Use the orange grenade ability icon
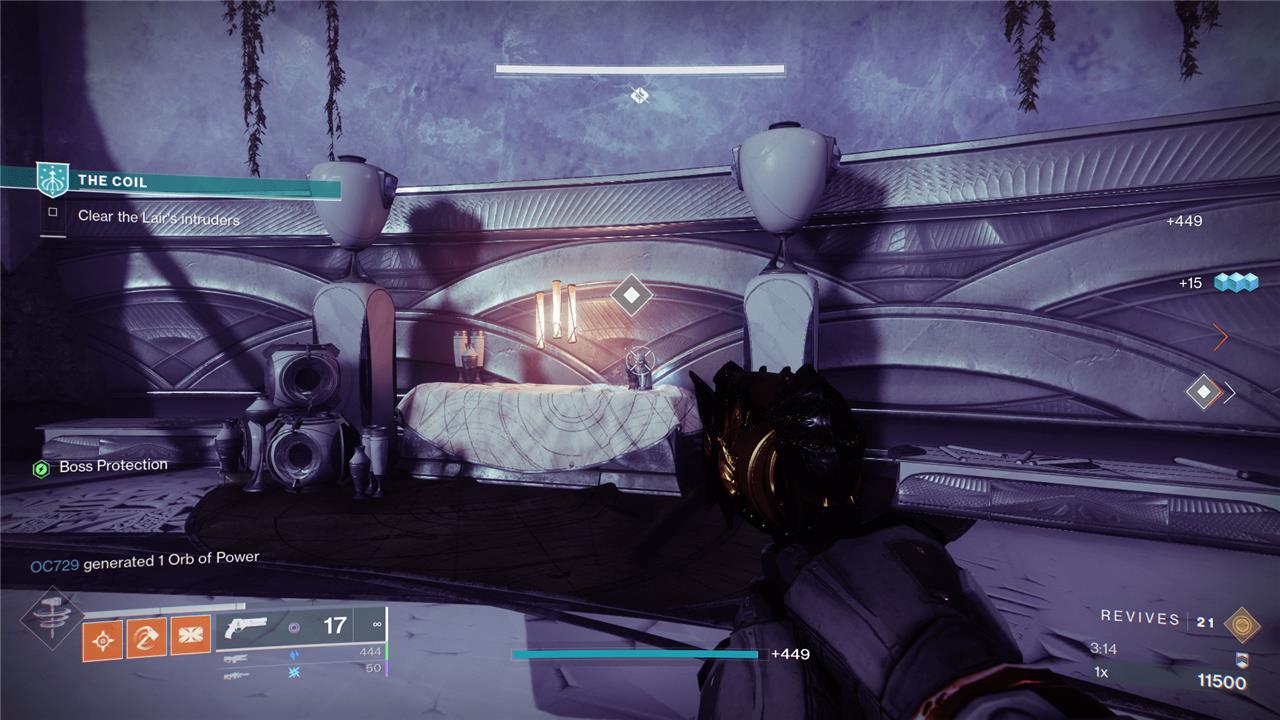Viewport: 1280px width, 720px height. point(102,638)
